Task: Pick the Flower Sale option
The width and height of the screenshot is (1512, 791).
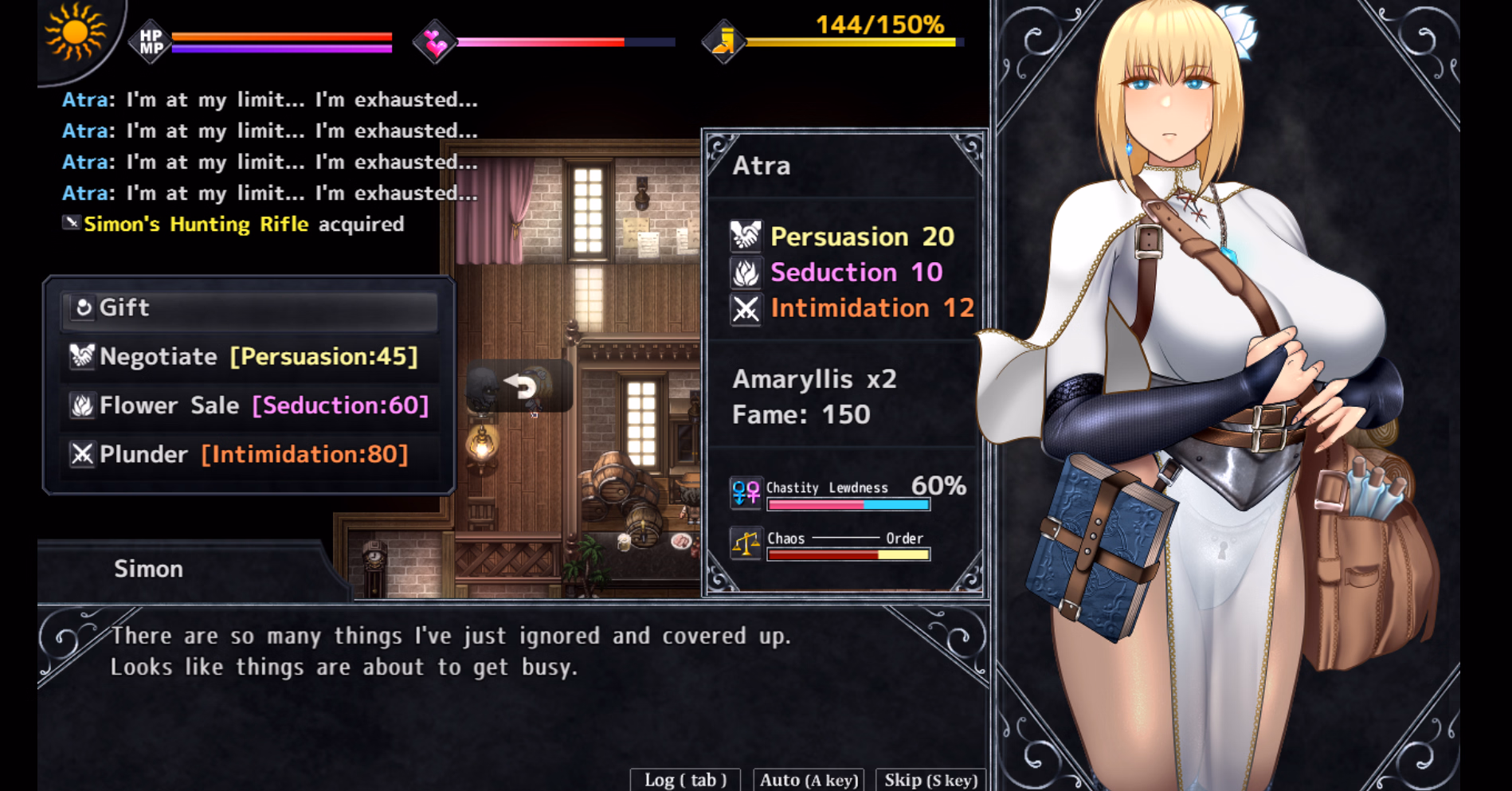Action: pos(249,406)
